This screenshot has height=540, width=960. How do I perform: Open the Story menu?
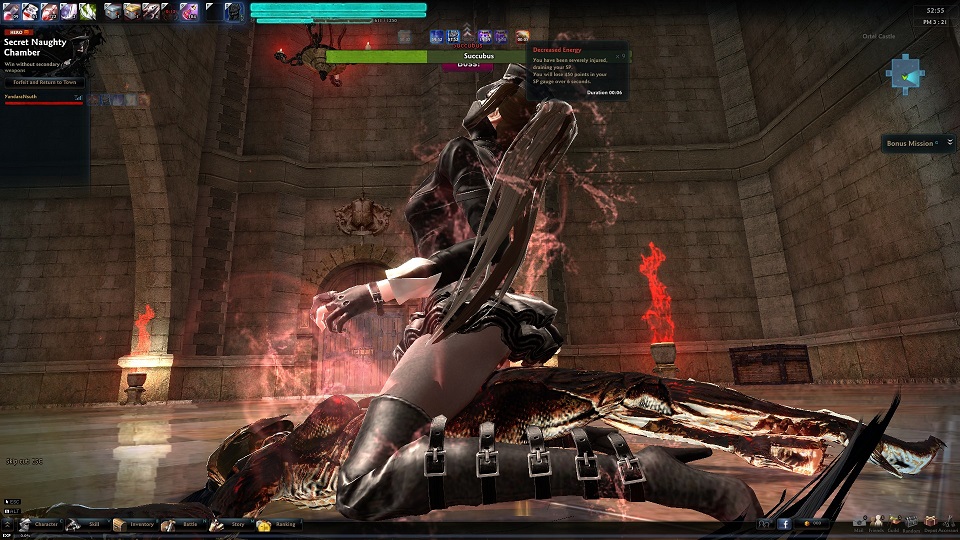pos(230,524)
